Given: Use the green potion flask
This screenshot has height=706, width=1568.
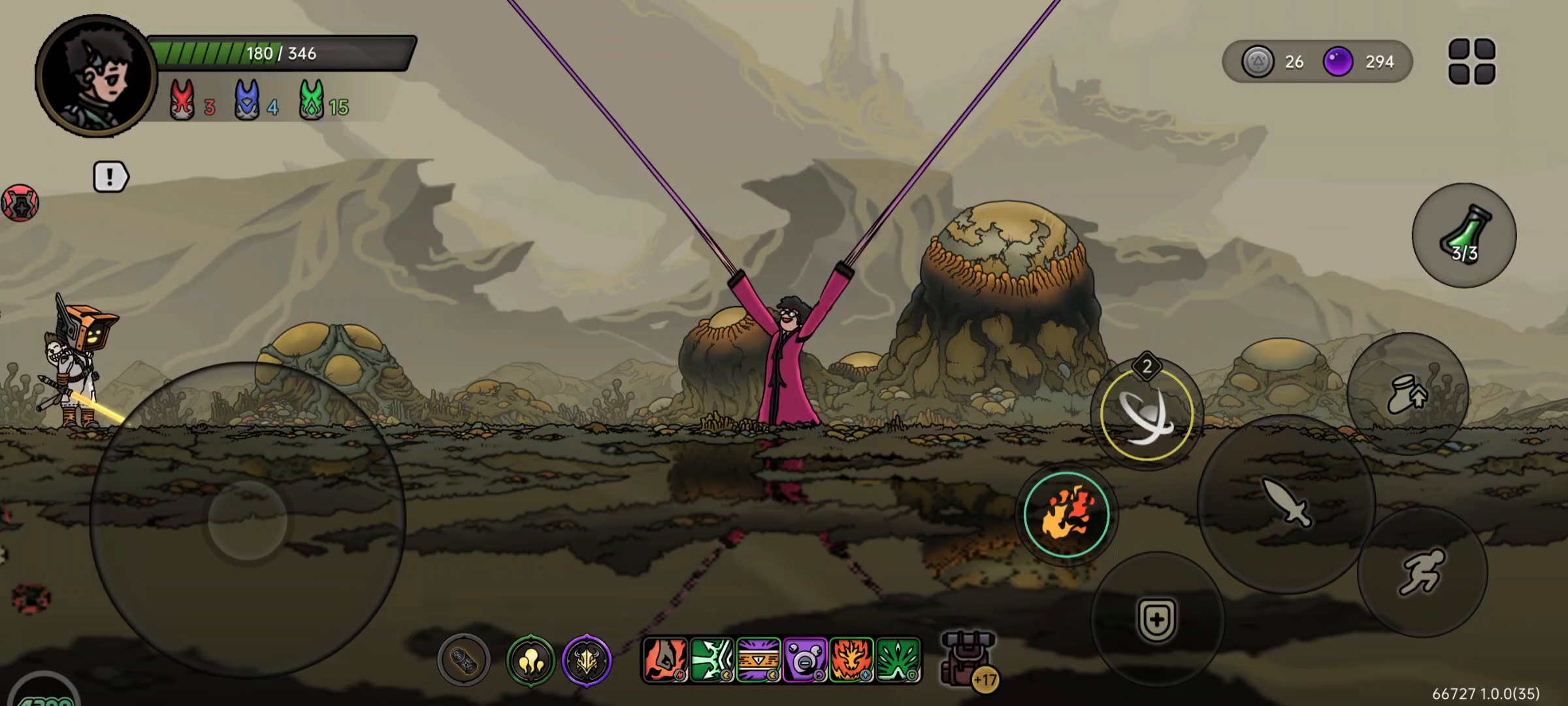Looking at the screenshot, I should tap(1464, 235).
